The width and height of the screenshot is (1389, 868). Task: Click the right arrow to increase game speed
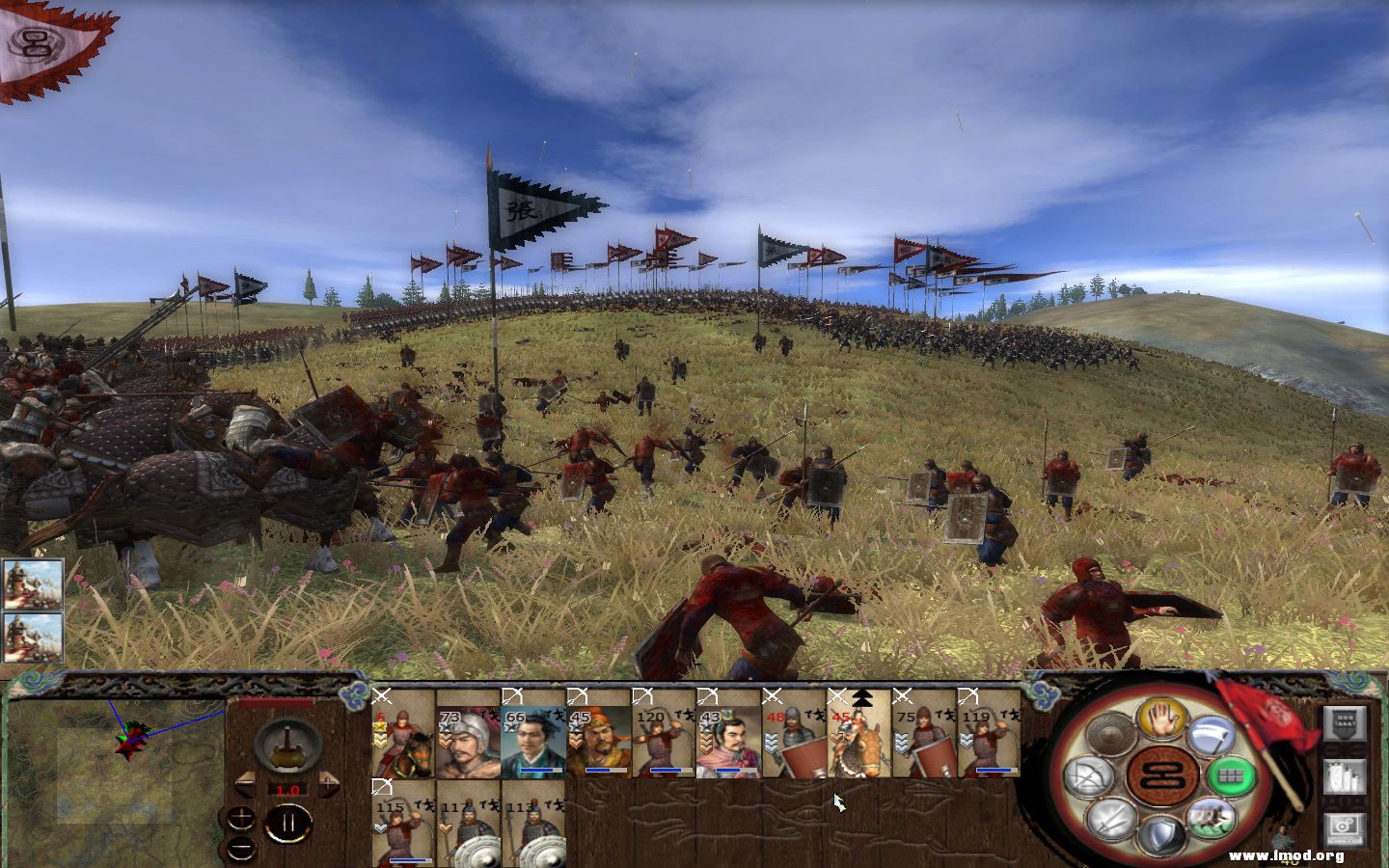[x=327, y=784]
